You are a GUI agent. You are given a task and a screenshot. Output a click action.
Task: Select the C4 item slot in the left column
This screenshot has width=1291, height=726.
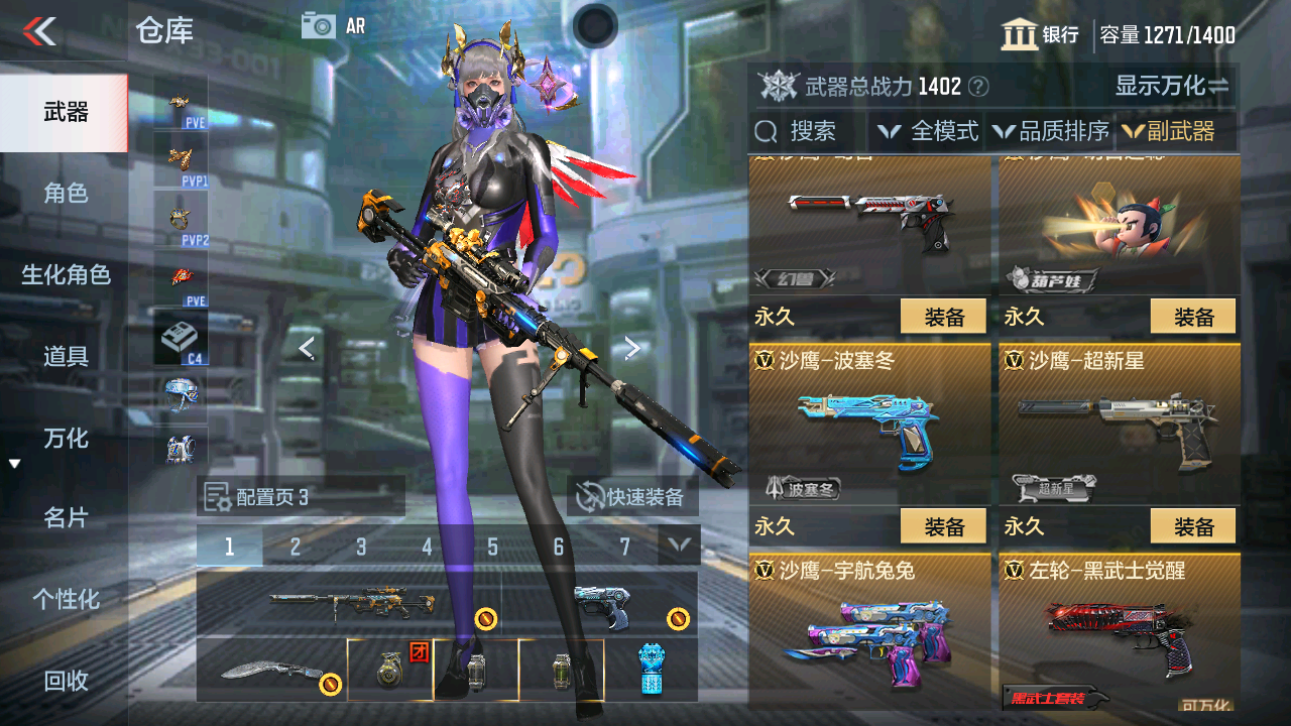pyautogui.click(x=183, y=336)
